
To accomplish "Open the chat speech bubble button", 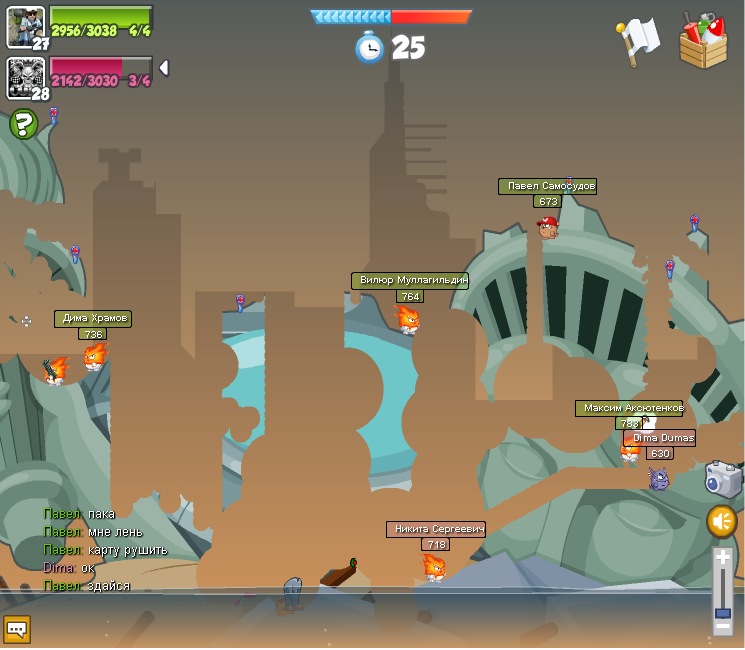I will click(x=17, y=629).
